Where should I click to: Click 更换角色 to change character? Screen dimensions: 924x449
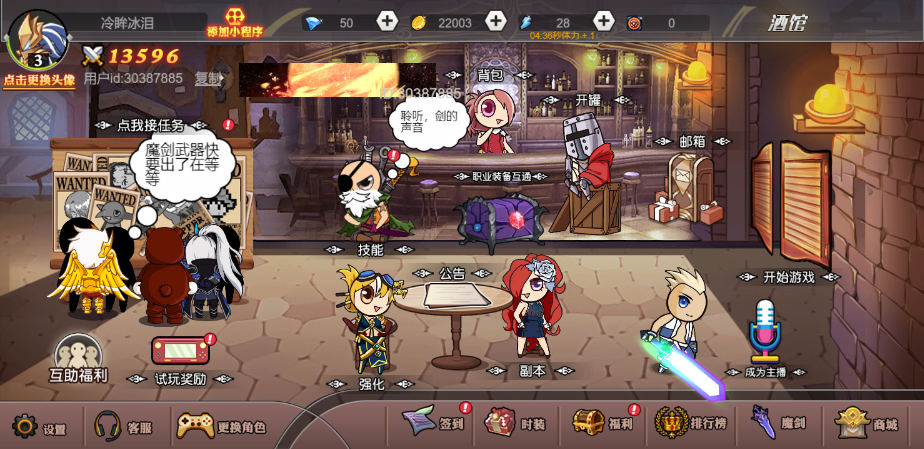(x=221, y=427)
